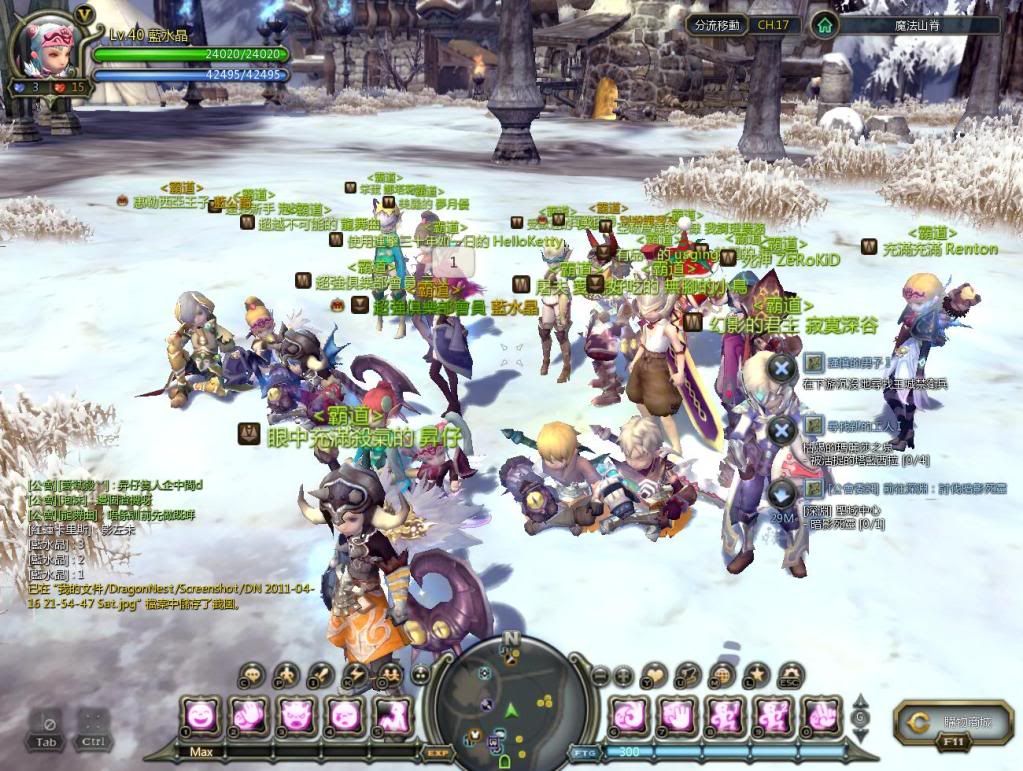Click the heart icon above the right hotbar
Image resolution: width=1023 pixels, height=771 pixels.
tap(654, 675)
